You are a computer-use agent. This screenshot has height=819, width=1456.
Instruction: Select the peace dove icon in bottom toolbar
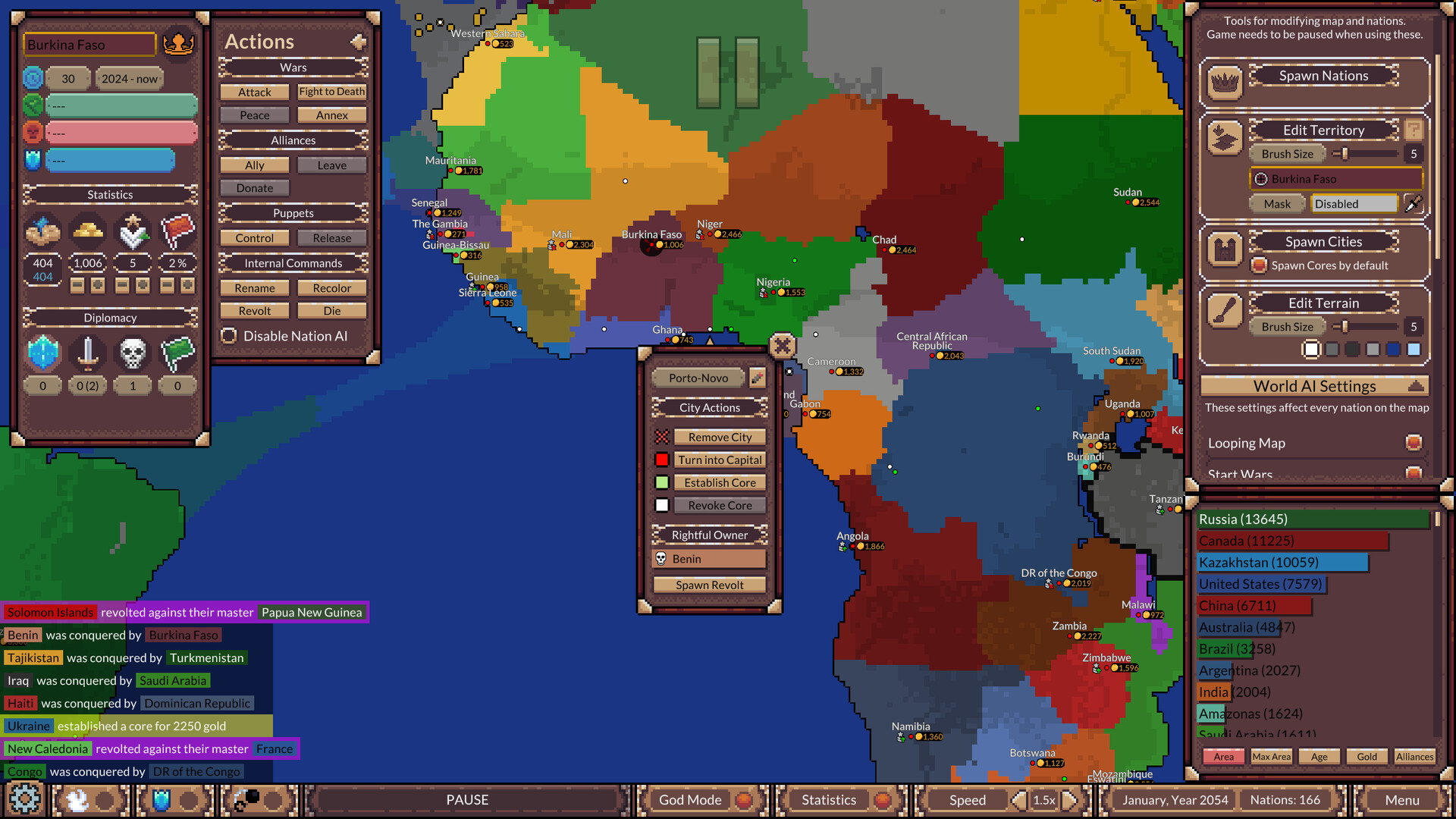pos(76,799)
